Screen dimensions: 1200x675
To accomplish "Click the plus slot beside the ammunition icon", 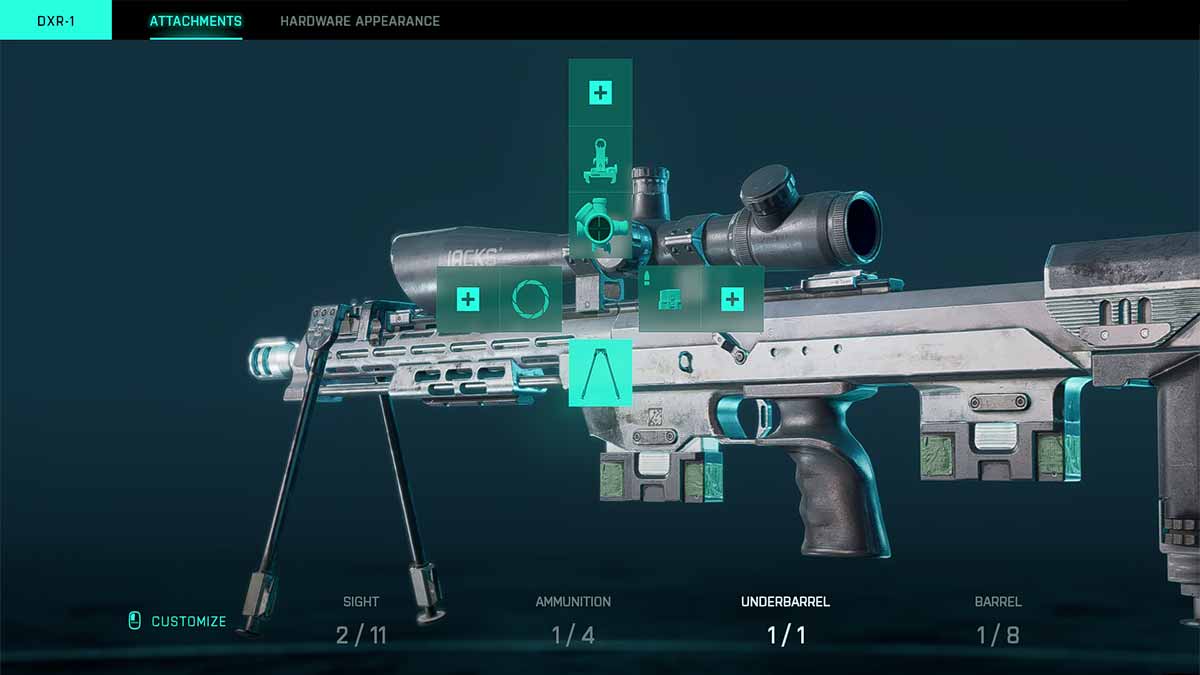I will 732,299.
